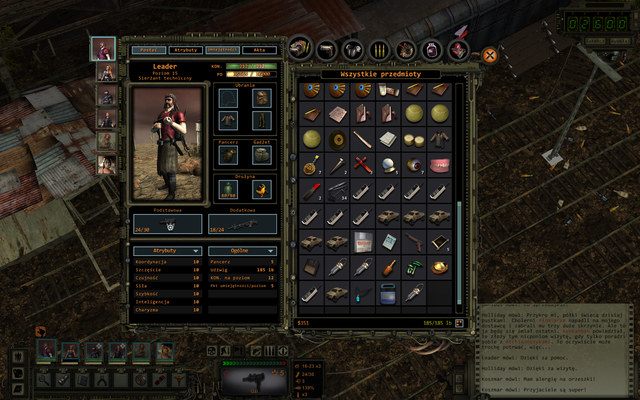This screenshot has width=640, height=400.
Task: Open the Atrybuty stats dropdown
Action: pos(165,251)
